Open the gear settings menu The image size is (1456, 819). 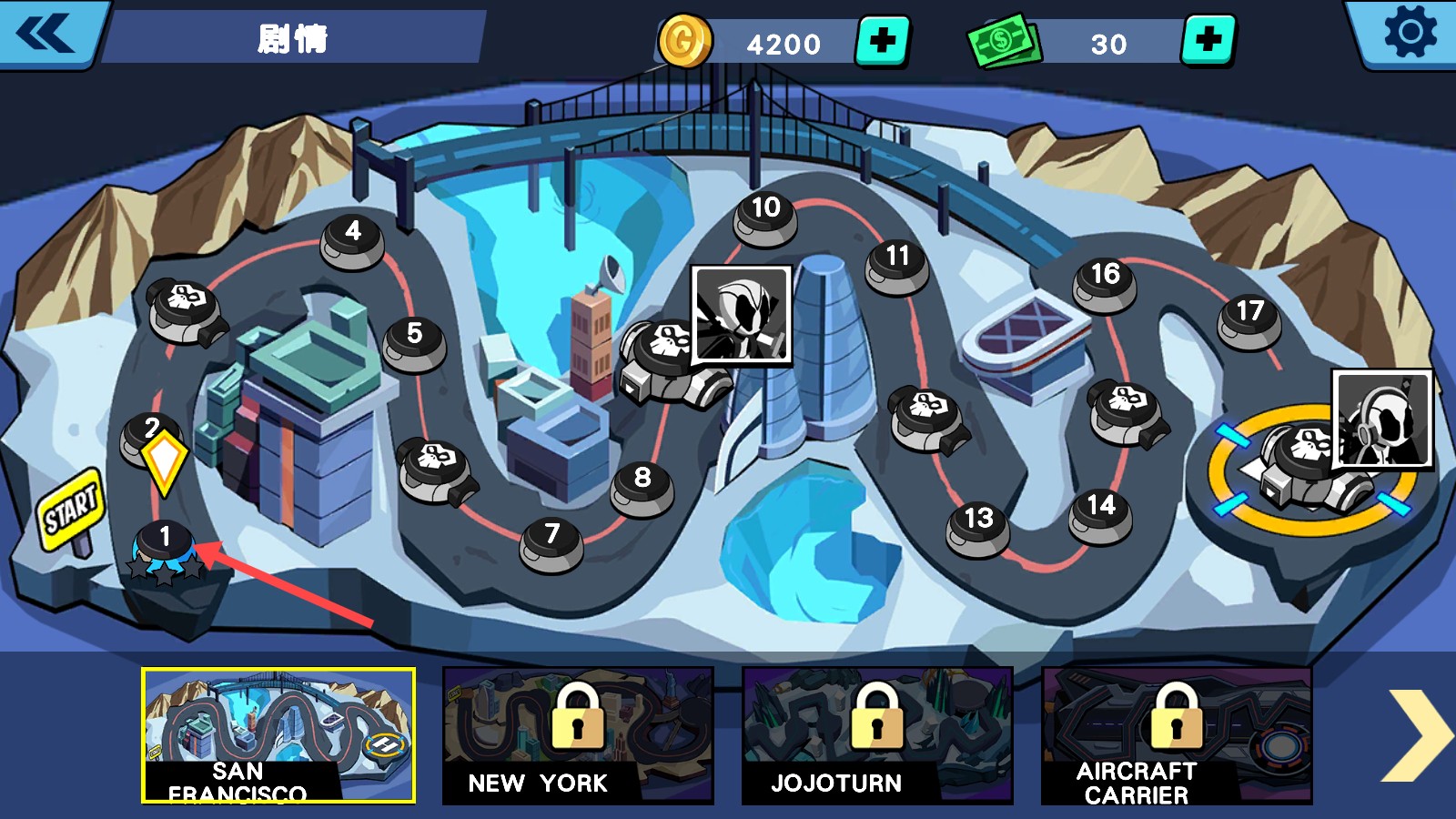(1410, 32)
